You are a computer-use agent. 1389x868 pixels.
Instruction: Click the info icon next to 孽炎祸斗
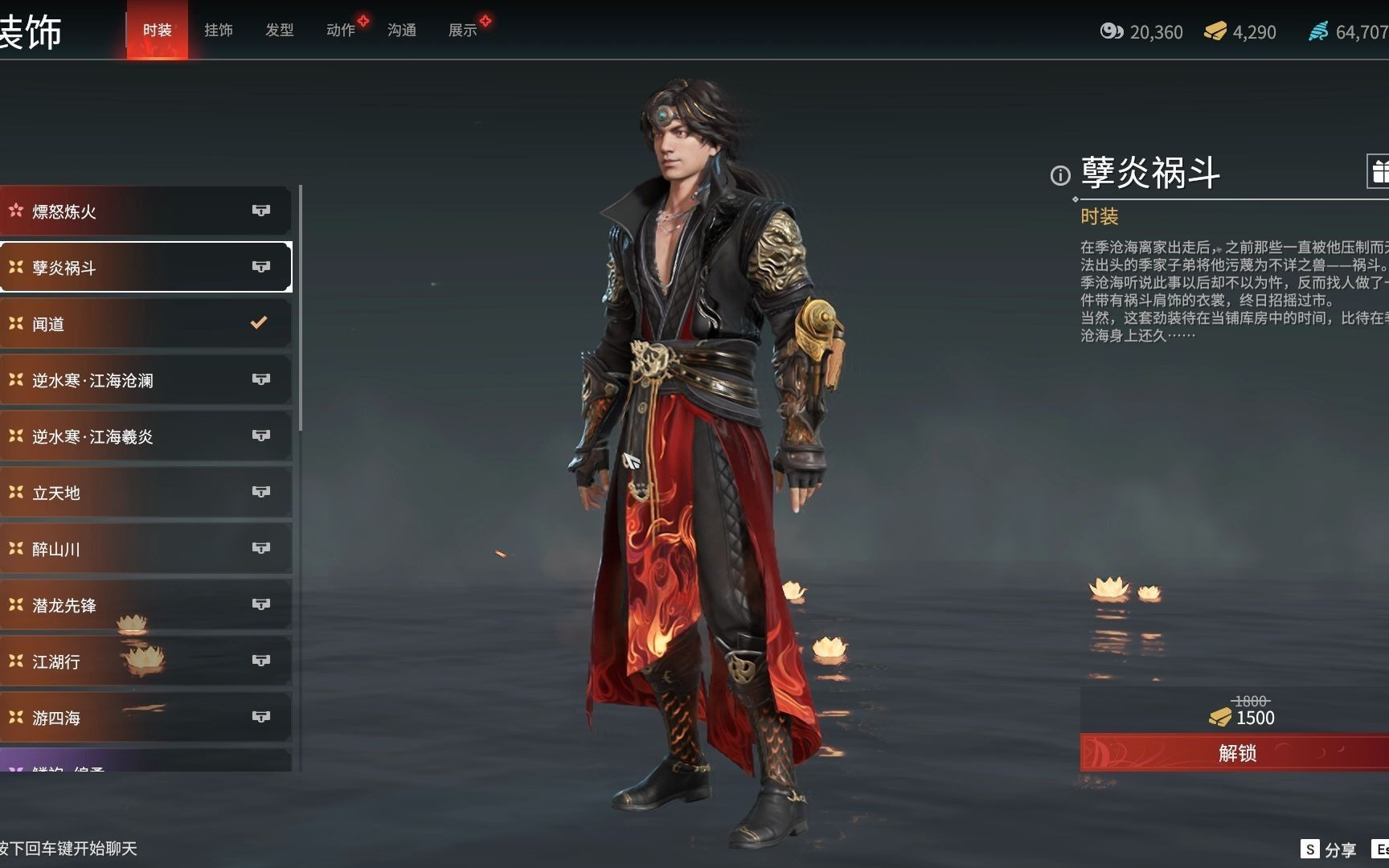1059,174
